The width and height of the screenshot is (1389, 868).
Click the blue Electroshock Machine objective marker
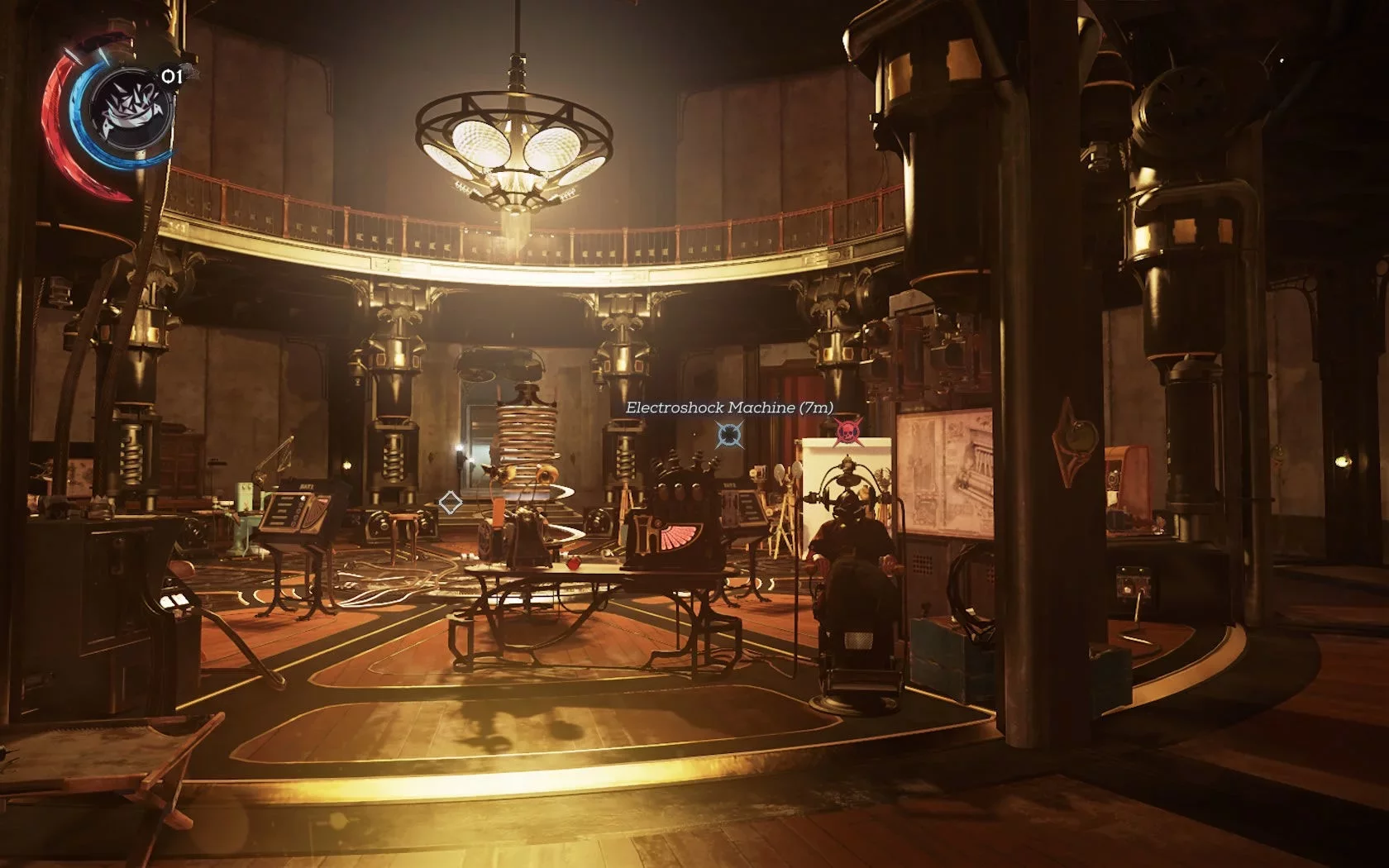coord(729,433)
